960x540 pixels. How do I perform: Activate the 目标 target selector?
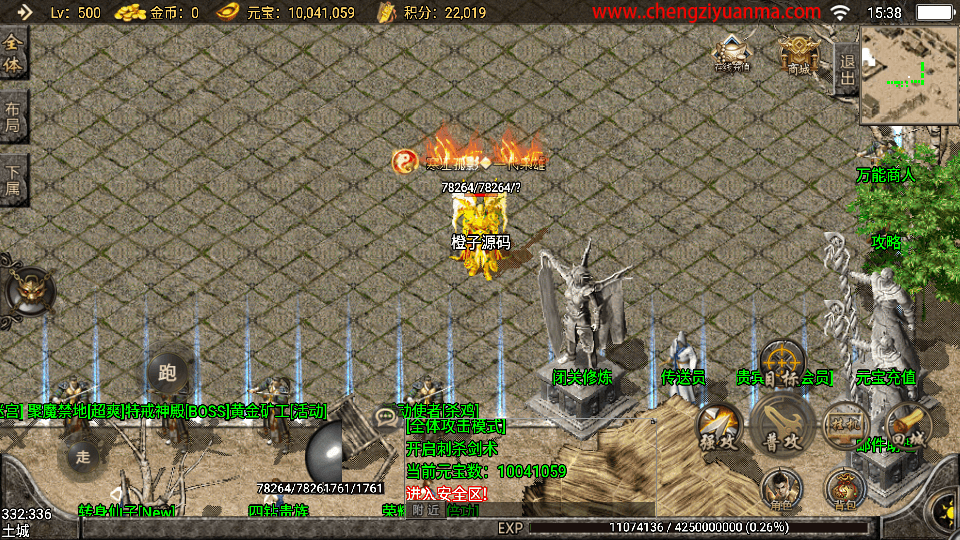[x=782, y=364]
